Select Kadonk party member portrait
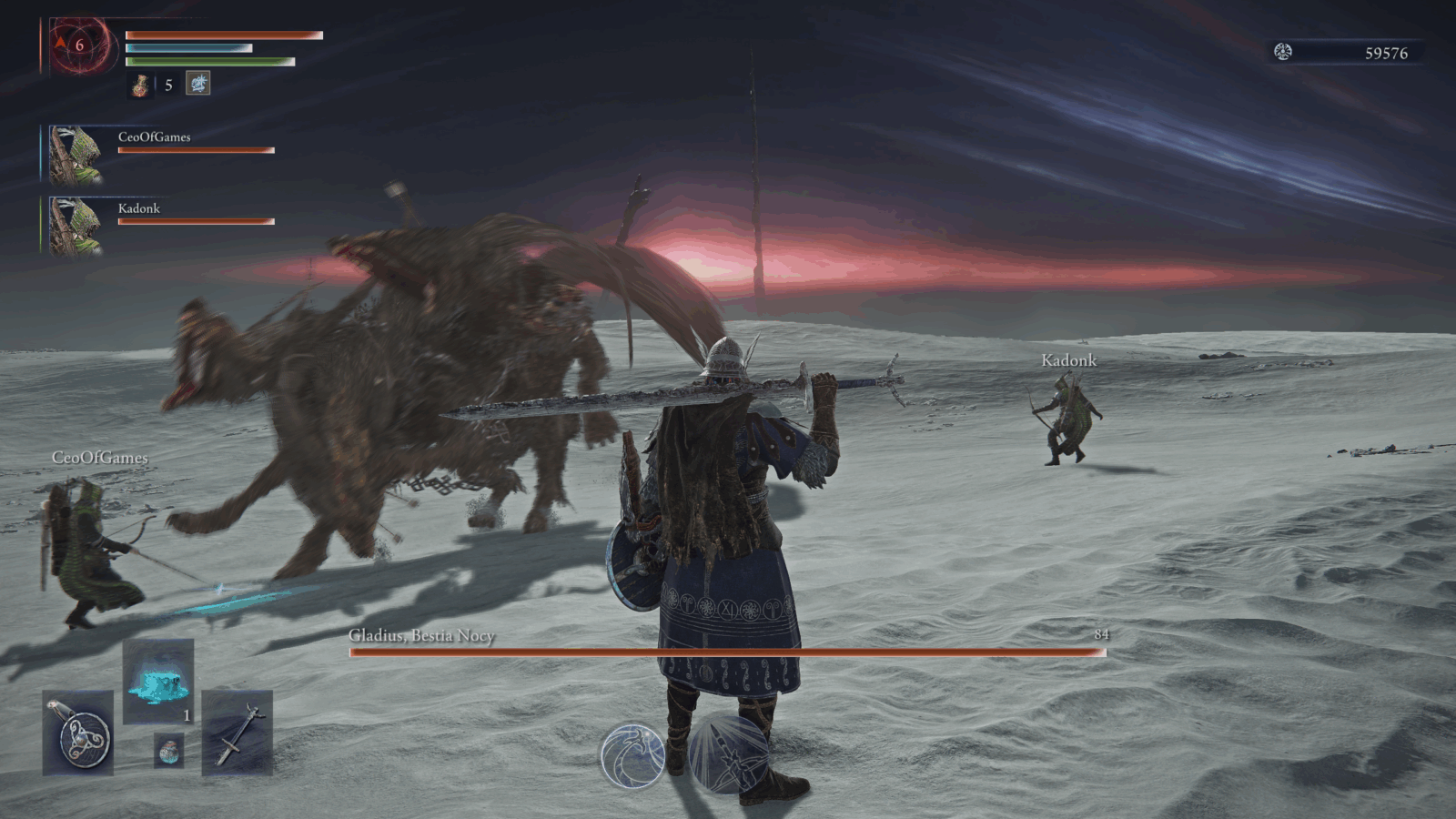Screen dimensions: 1456x819 tap(76, 226)
